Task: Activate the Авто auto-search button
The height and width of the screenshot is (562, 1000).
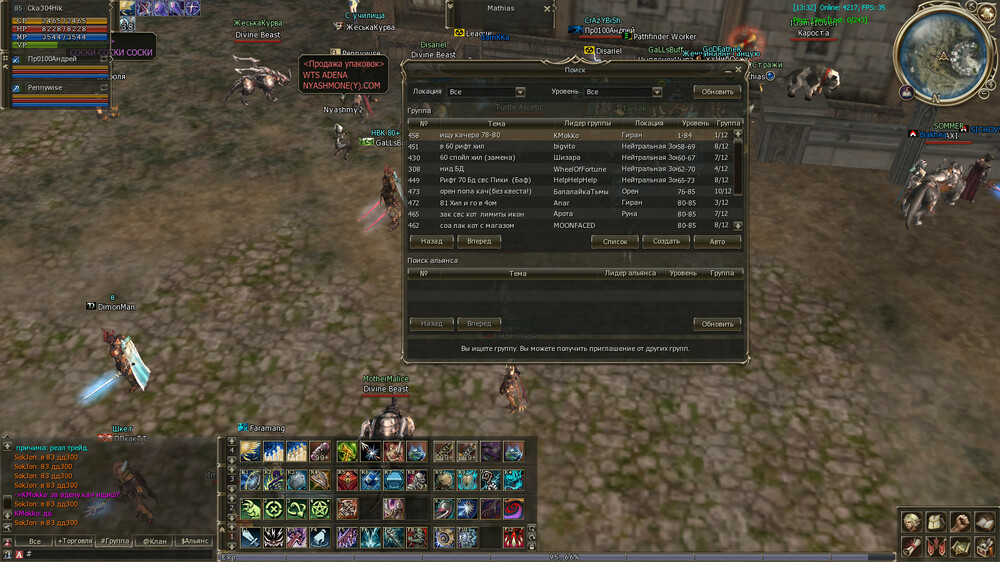Action: (x=717, y=241)
